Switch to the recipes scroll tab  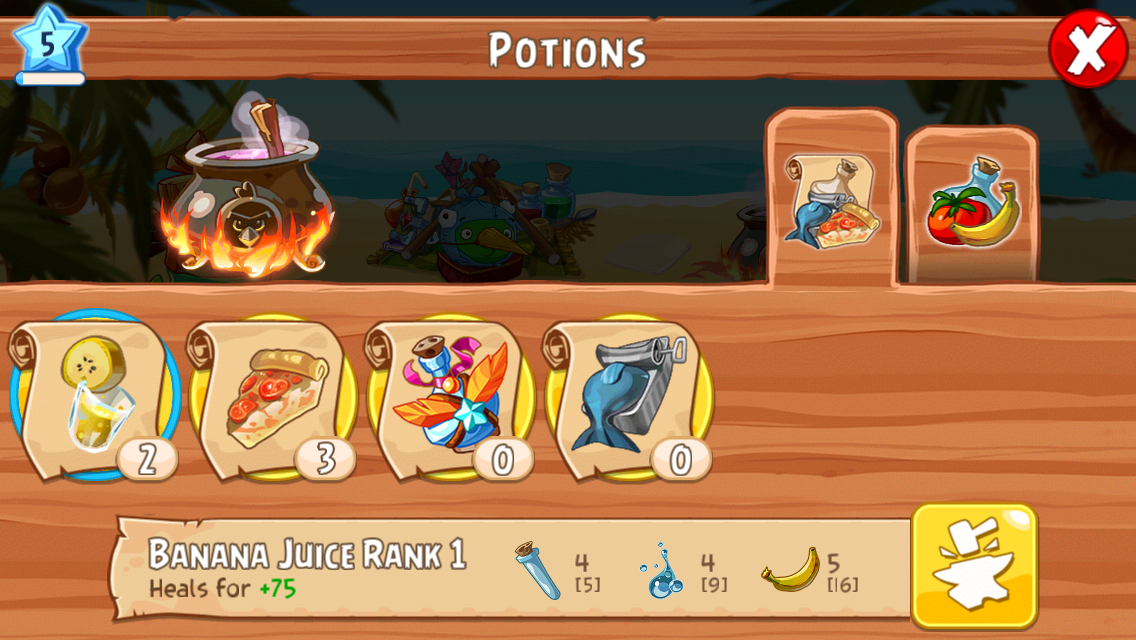[x=831, y=199]
